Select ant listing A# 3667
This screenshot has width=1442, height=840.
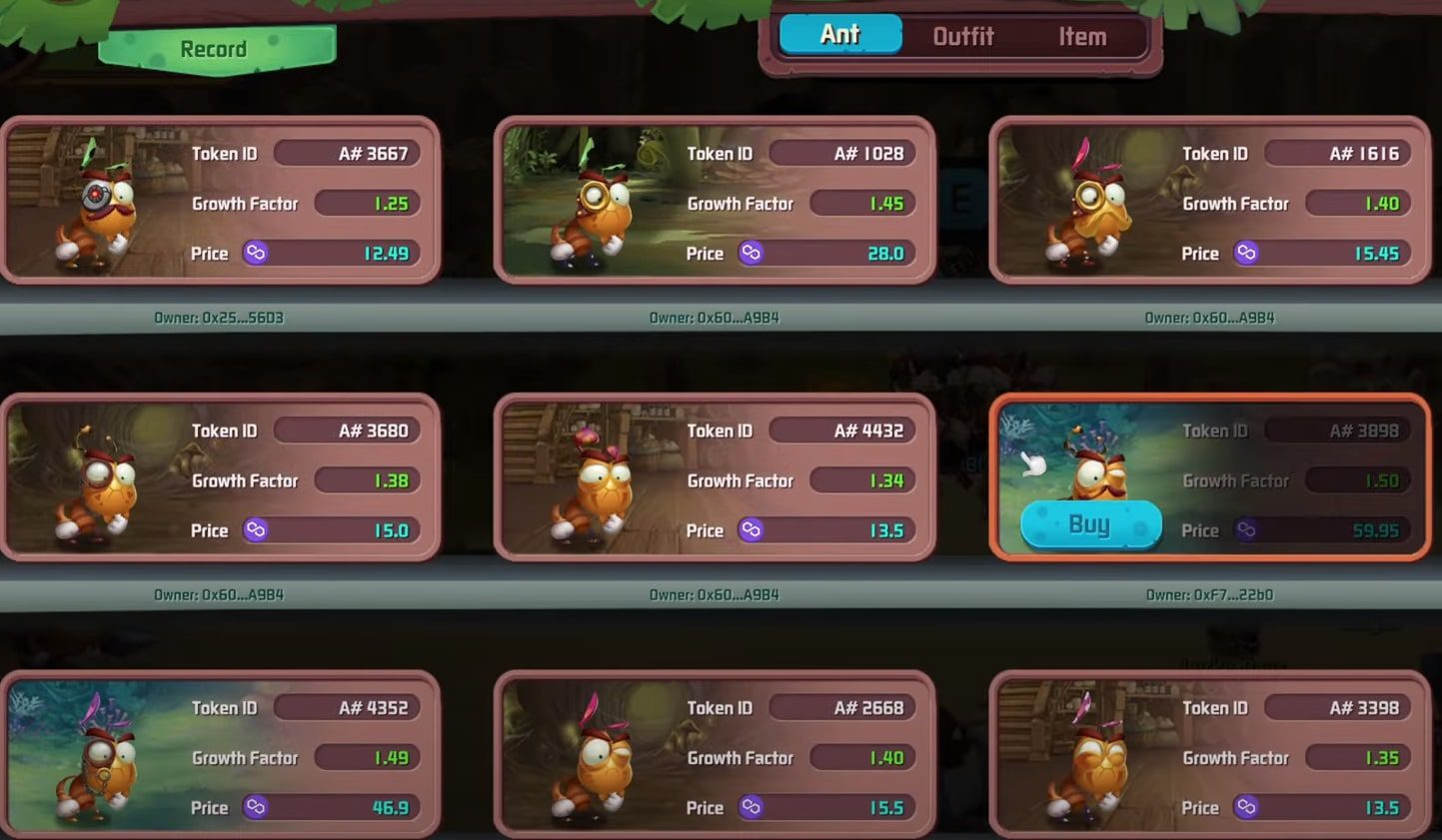coord(220,201)
